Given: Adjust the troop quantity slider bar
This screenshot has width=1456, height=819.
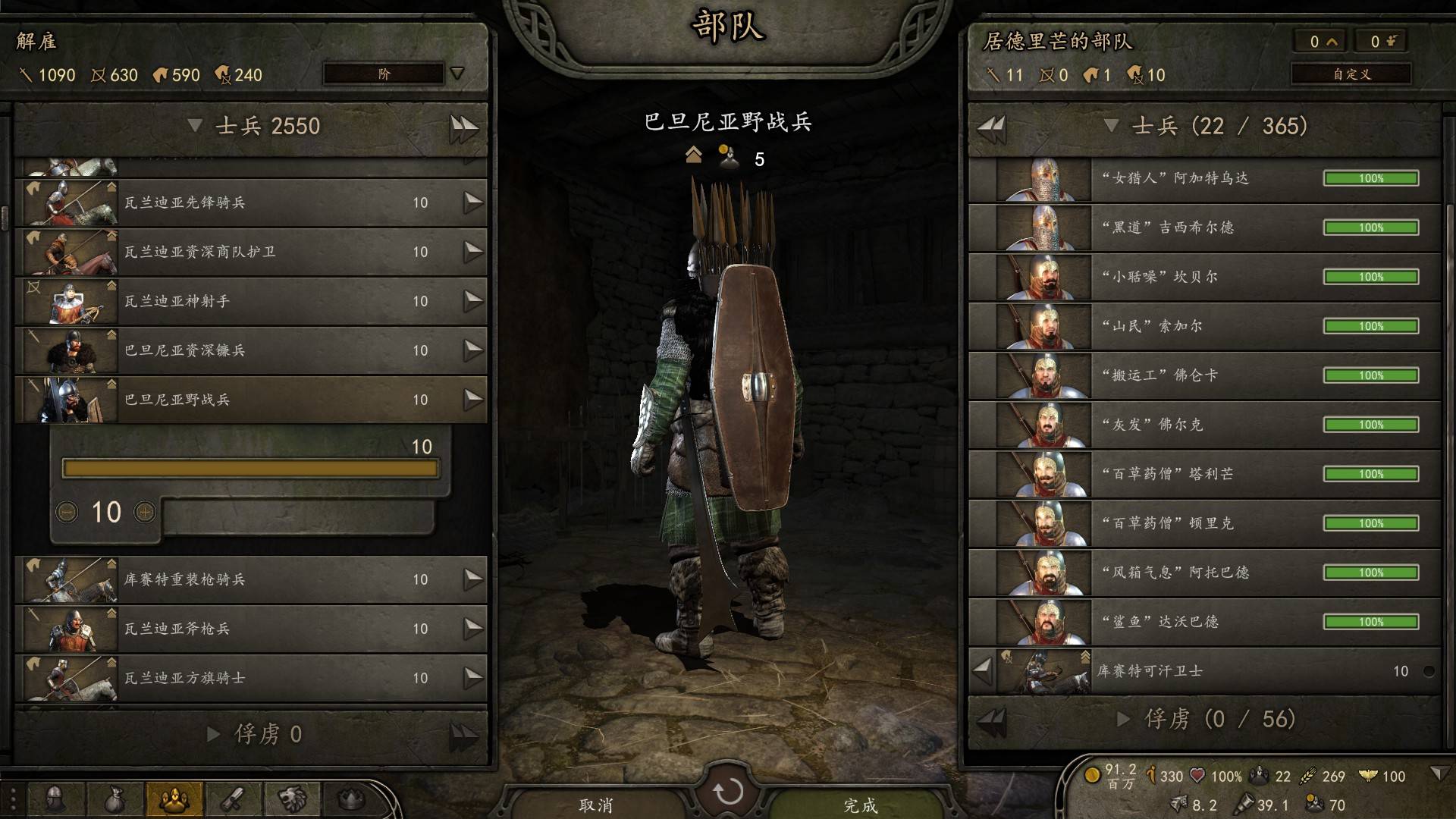Looking at the screenshot, I should [250, 469].
